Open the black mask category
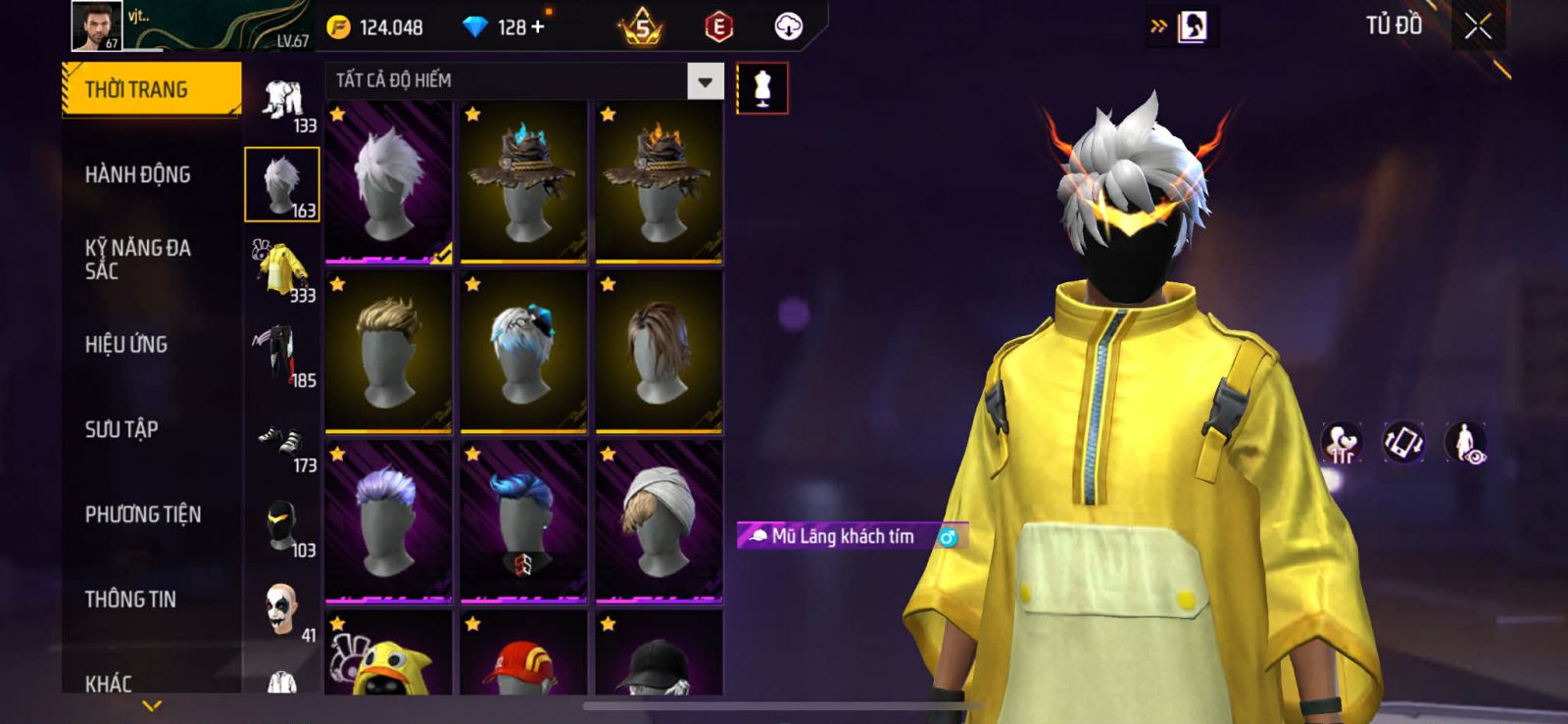The height and width of the screenshot is (724, 1568). pyautogui.click(x=282, y=529)
